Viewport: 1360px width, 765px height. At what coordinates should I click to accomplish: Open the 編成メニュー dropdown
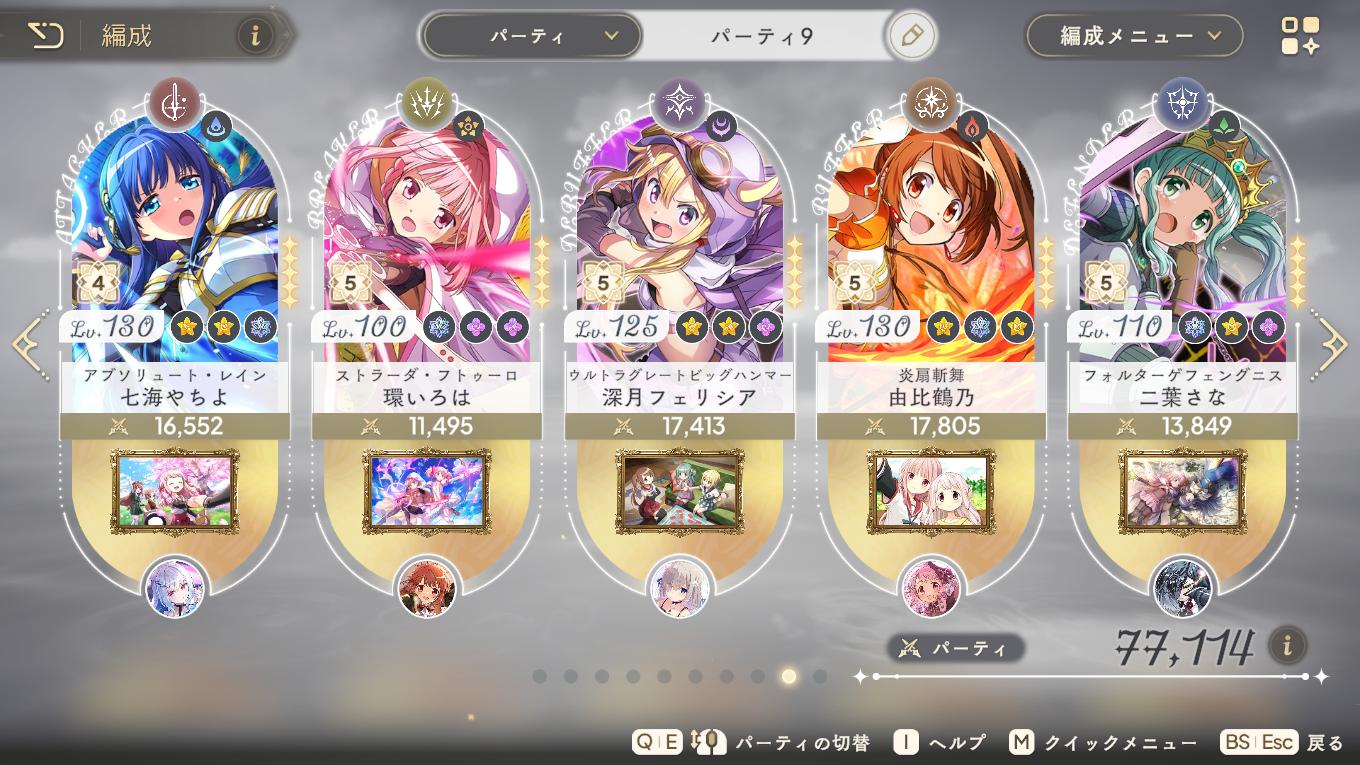coord(1133,34)
